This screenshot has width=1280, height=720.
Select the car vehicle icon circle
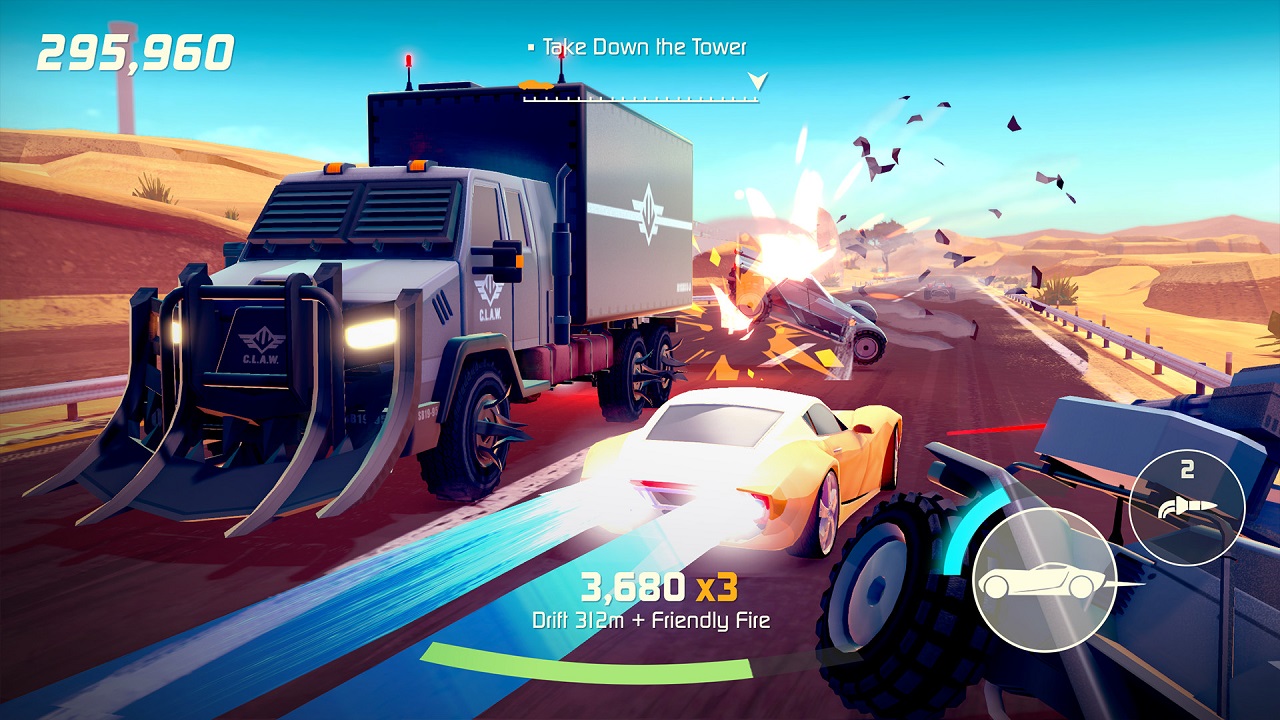[1043, 581]
